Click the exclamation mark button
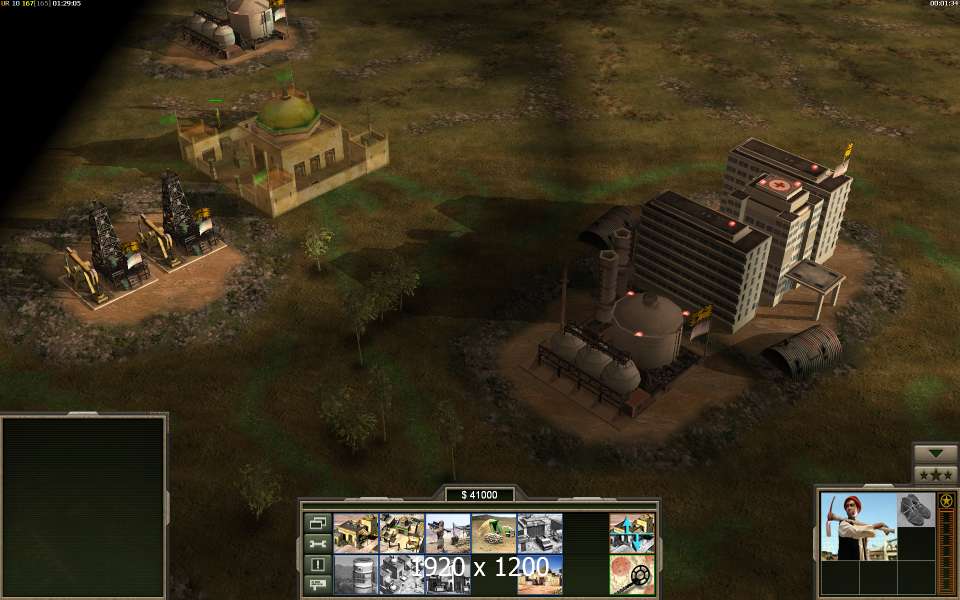960x600 pixels. tap(318, 564)
